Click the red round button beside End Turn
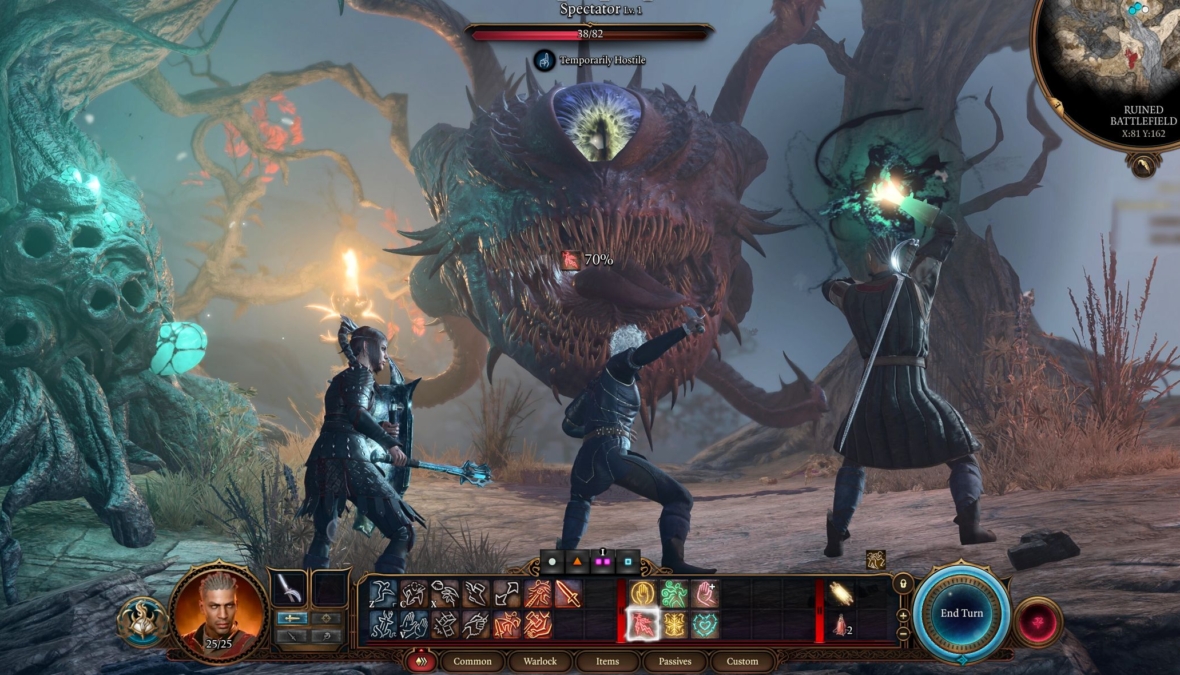 click(1039, 621)
